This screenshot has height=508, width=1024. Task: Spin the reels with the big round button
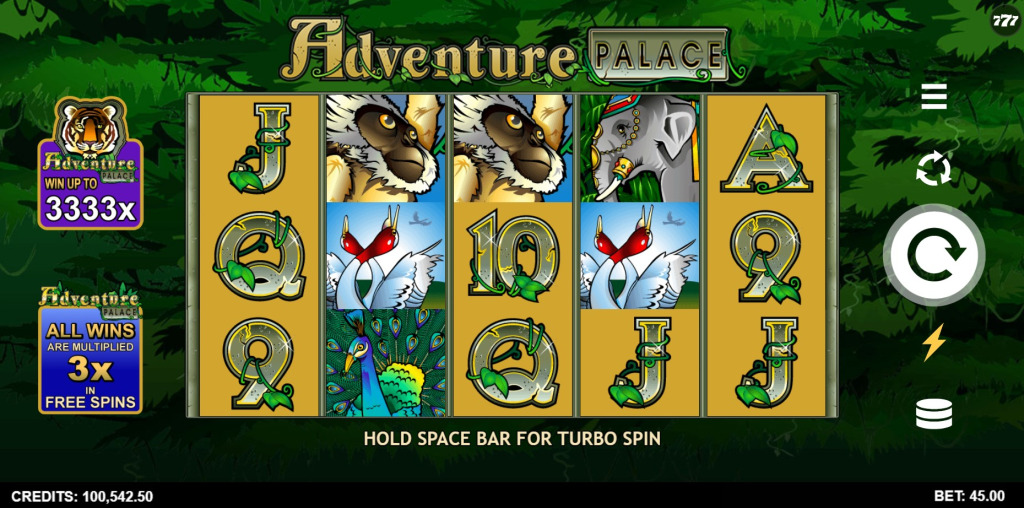point(934,255)
